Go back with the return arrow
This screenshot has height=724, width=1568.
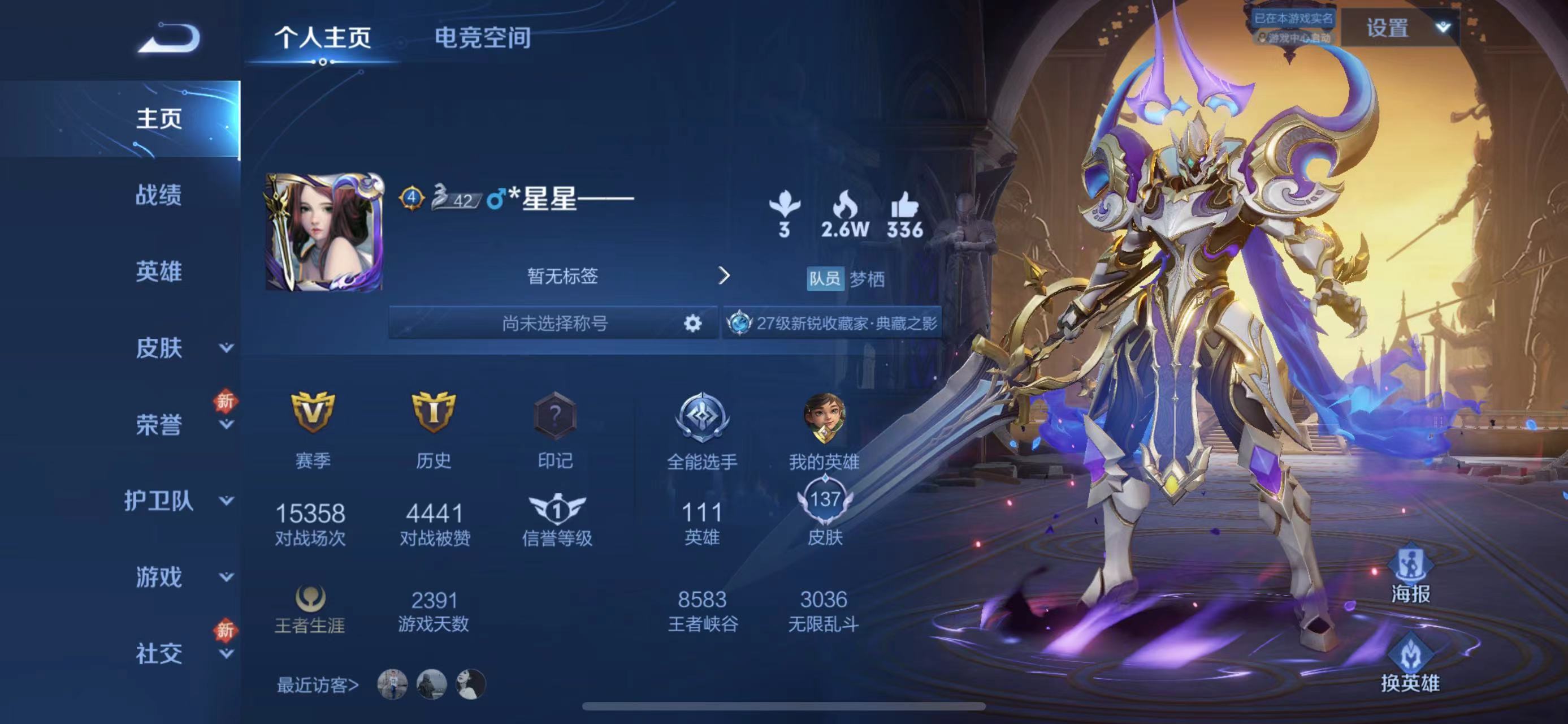(168, 38)
